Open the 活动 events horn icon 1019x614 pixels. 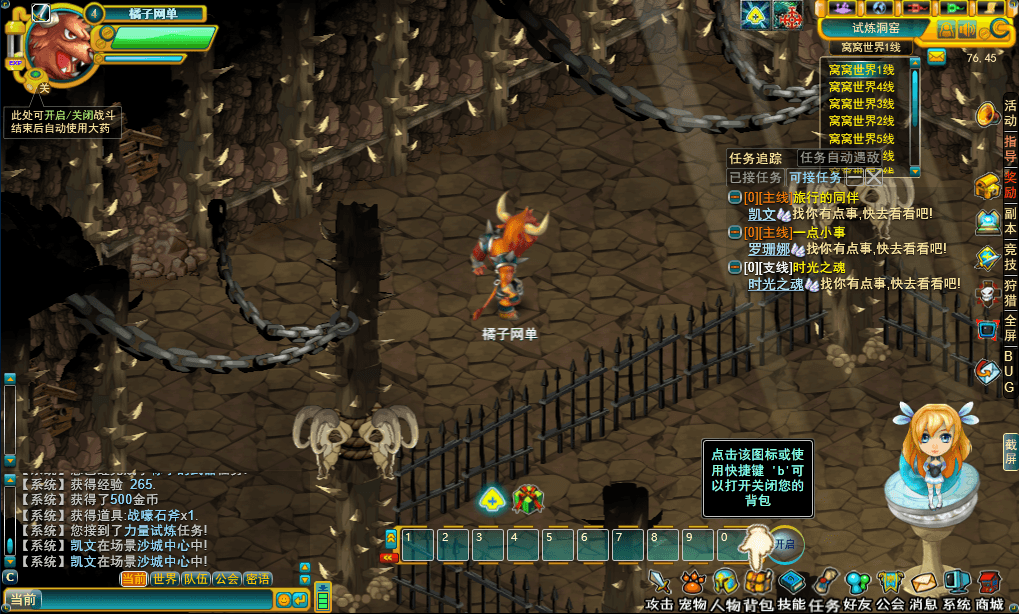pyautogui.click(x=987, y=115)
